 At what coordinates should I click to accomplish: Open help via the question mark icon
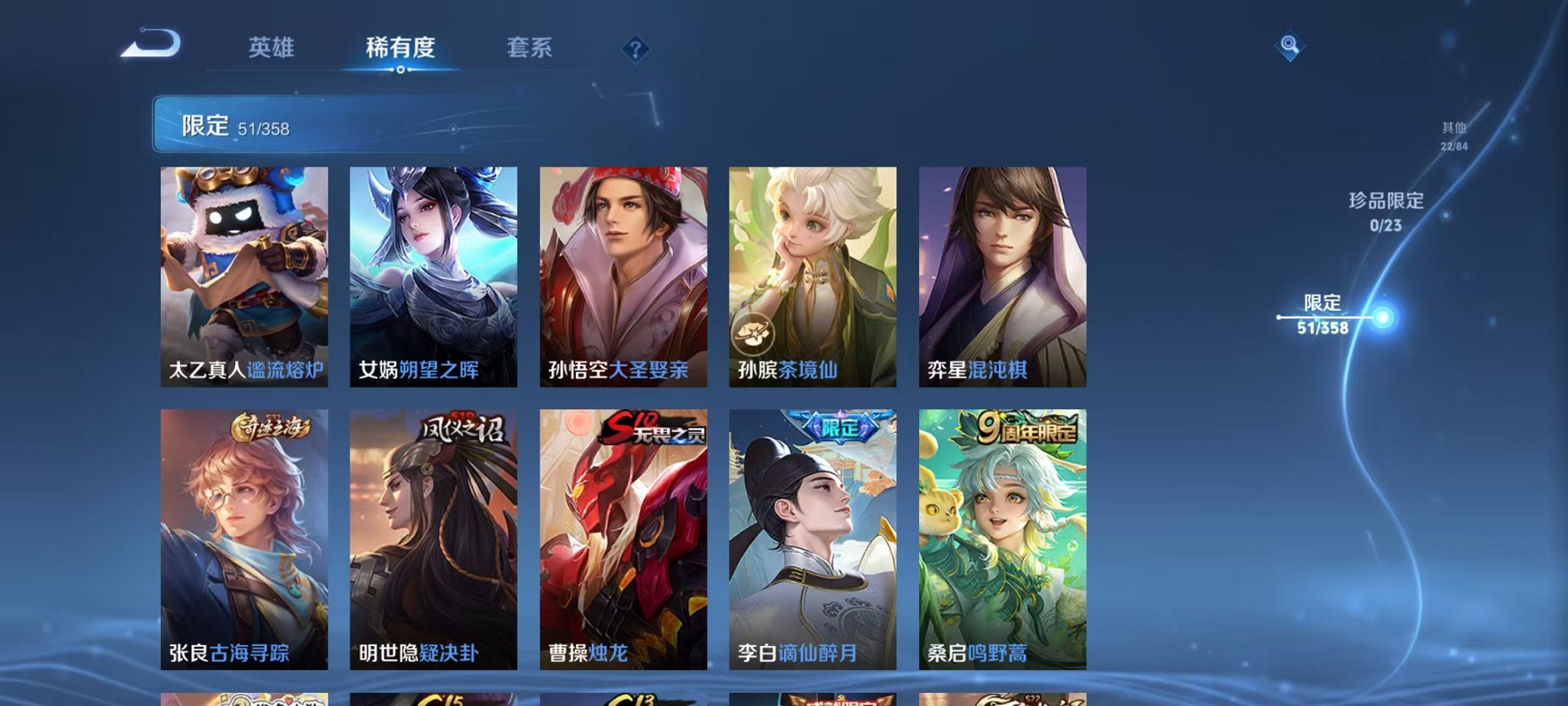point(633,49)
